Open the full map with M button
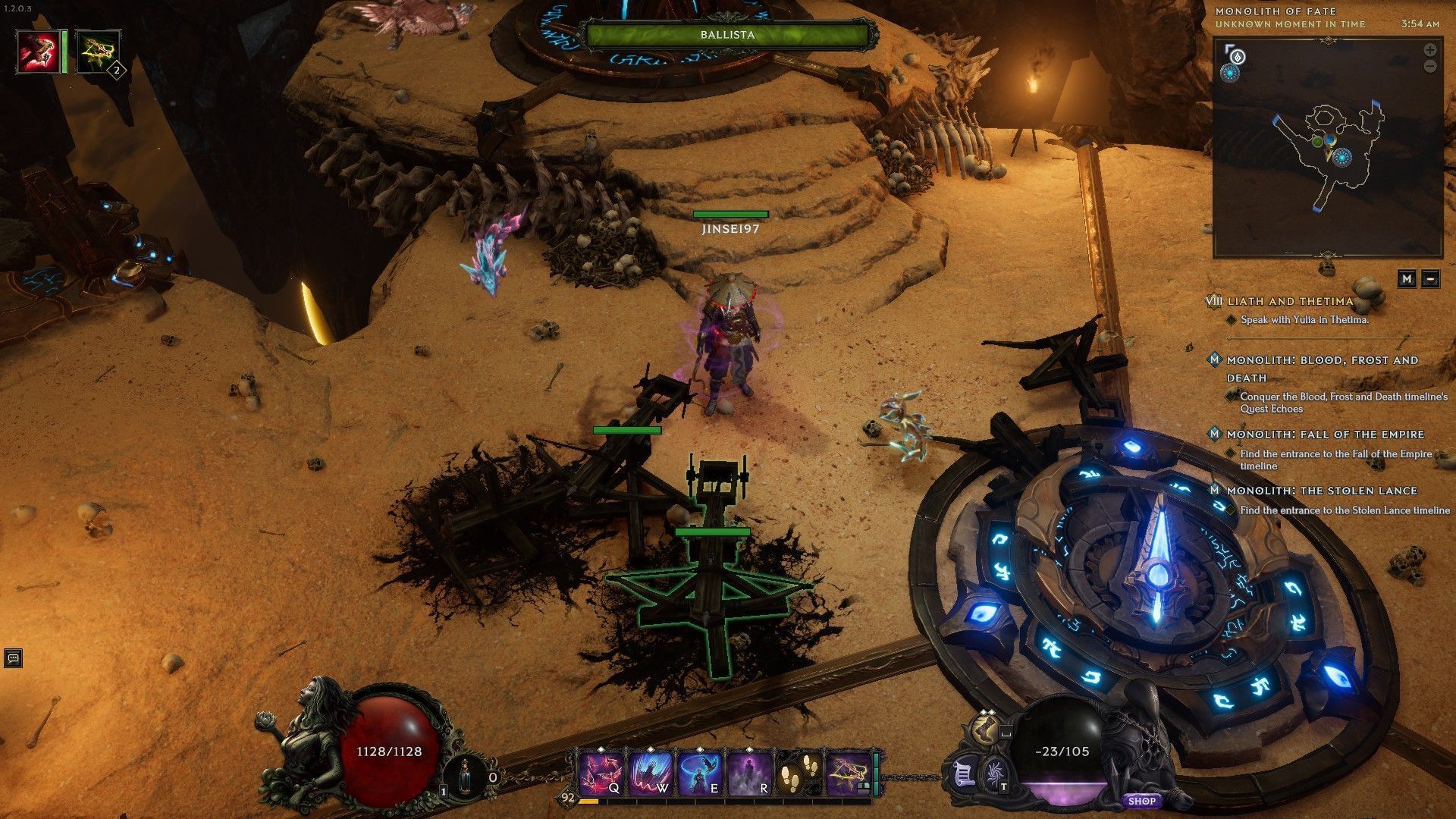The image size is (1456, 819). tap(1407, 278)
